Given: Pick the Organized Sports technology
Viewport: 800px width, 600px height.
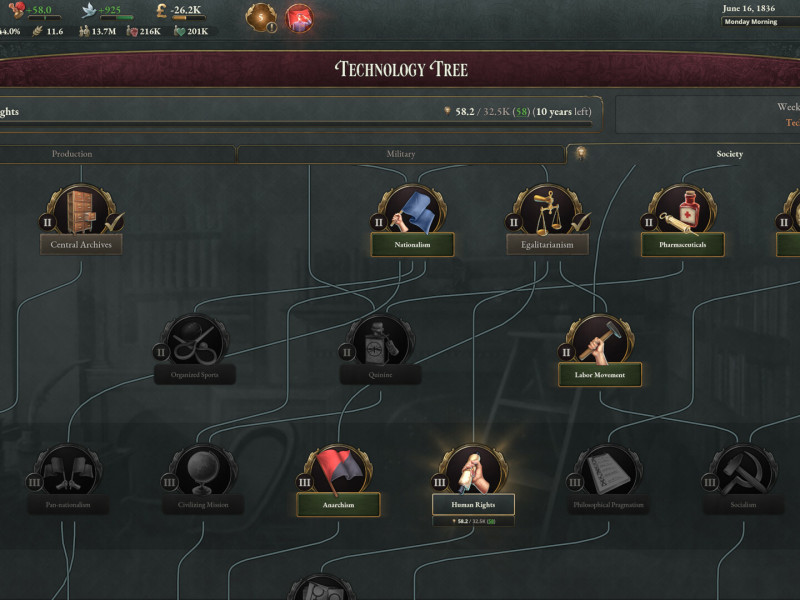Looking at the screenshot, I should pyautogui.click(x=195, y=375).
